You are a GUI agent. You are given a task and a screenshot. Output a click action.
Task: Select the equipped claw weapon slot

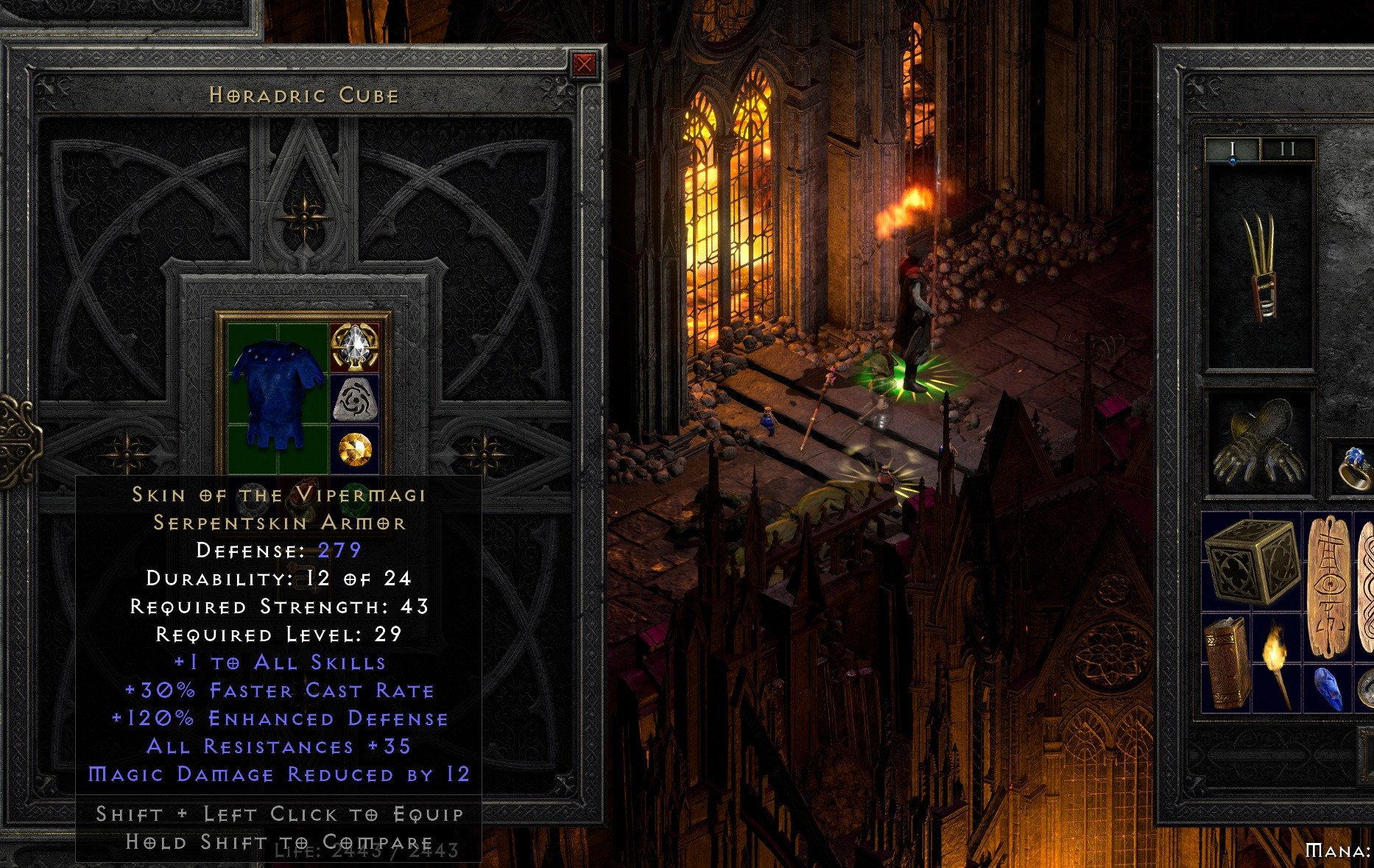pyautogui.click(x=1259, y=267)
